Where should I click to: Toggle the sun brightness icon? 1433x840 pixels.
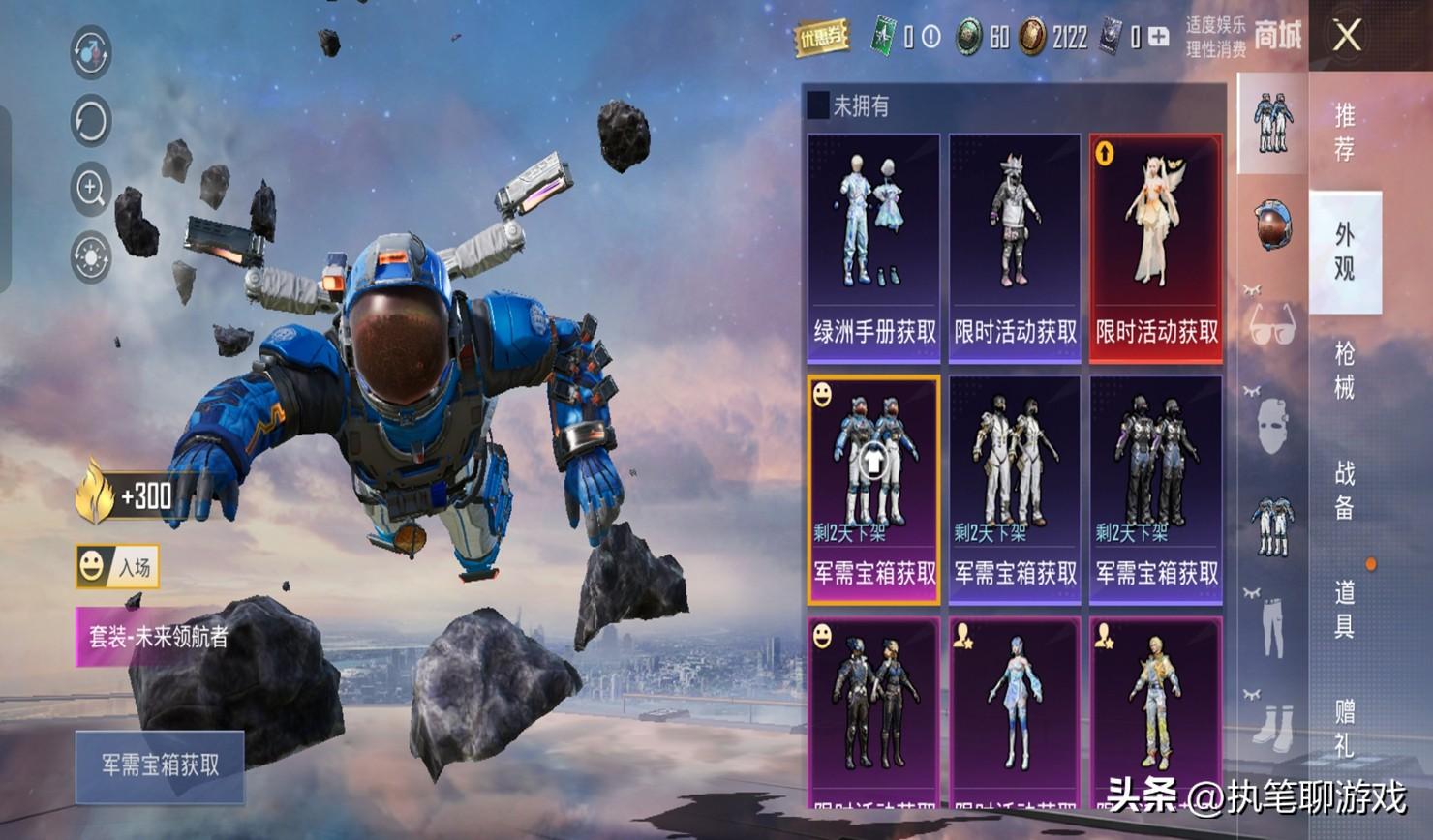click(91, 257)
